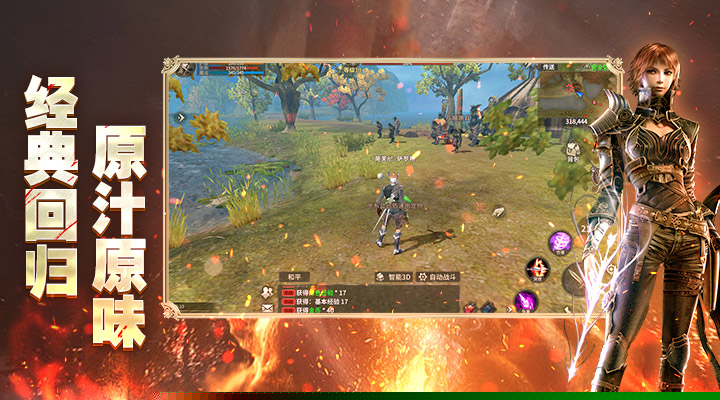720x400 pixels.
Task: Tap the player portrait avatar
Action: pyautogui.click(x=183, y=68)
